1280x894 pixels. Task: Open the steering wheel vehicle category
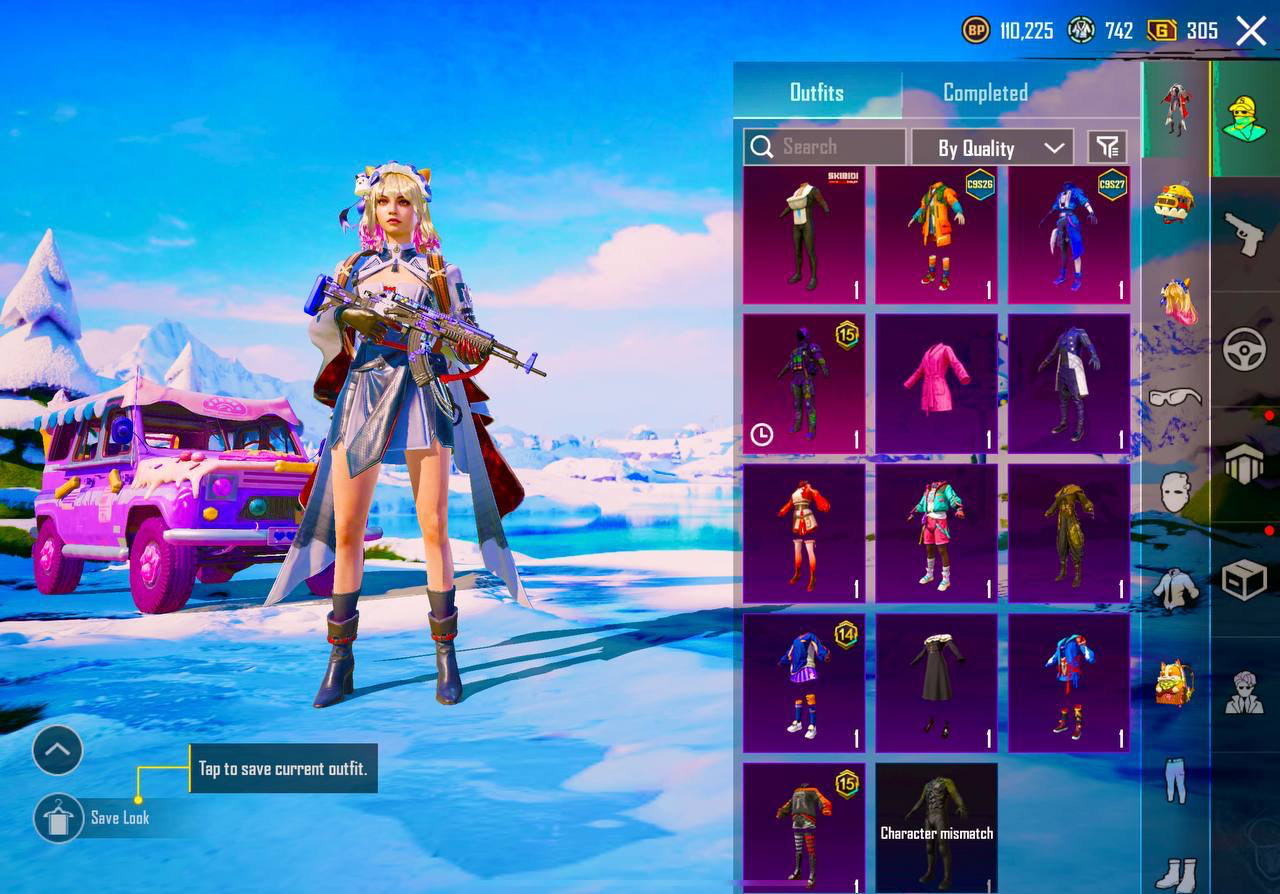(1245, 351)
